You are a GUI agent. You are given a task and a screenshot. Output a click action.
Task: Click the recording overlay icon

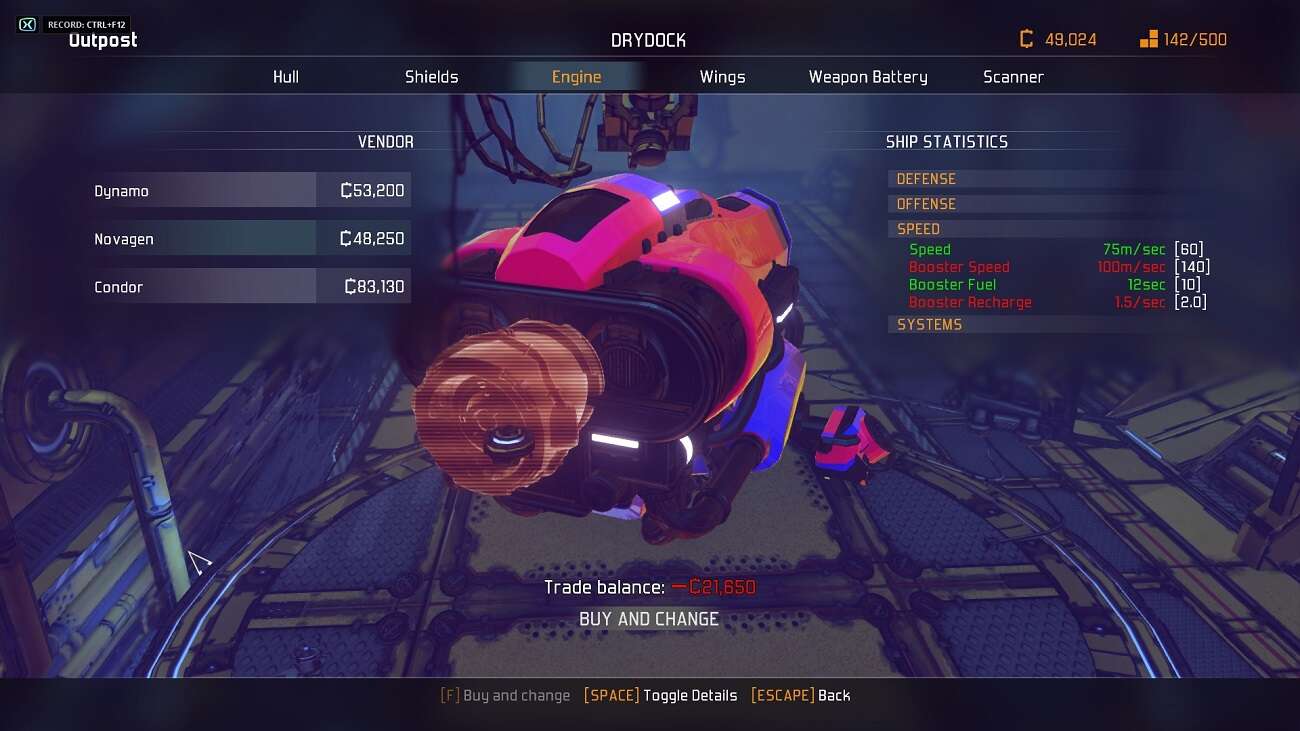pos(28,24)
